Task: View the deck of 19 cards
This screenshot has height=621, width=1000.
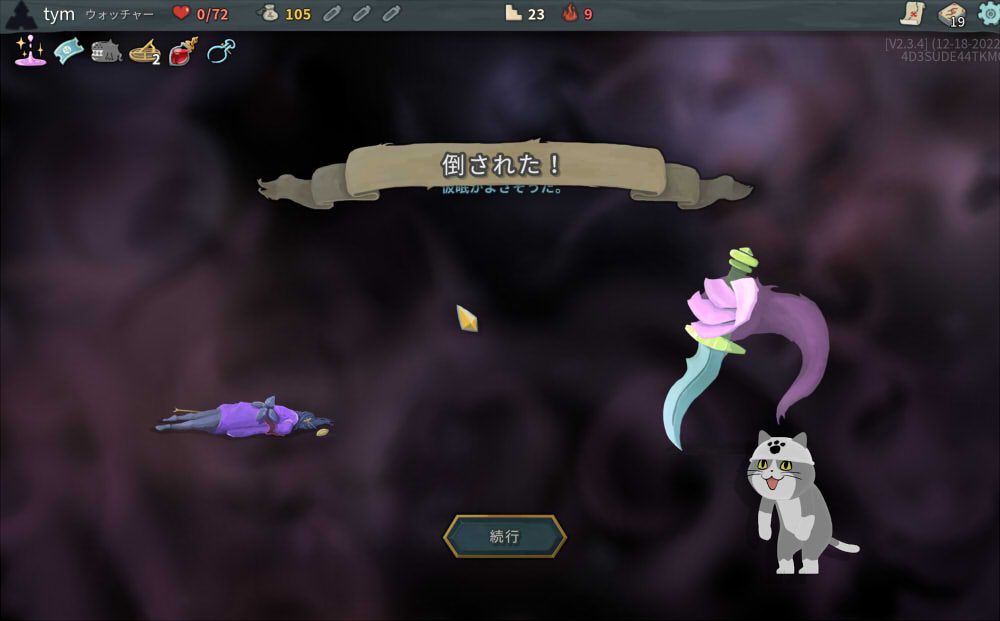Action: pyautogui.click(x=950, y=14)
